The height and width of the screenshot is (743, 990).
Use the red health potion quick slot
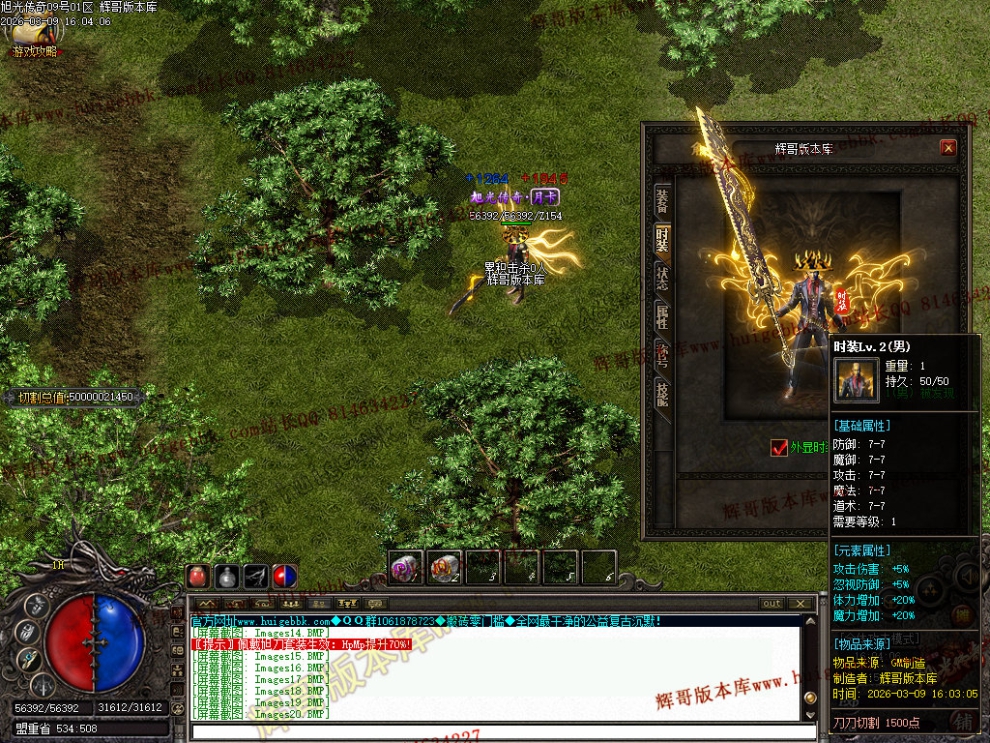tap(198, 577)
